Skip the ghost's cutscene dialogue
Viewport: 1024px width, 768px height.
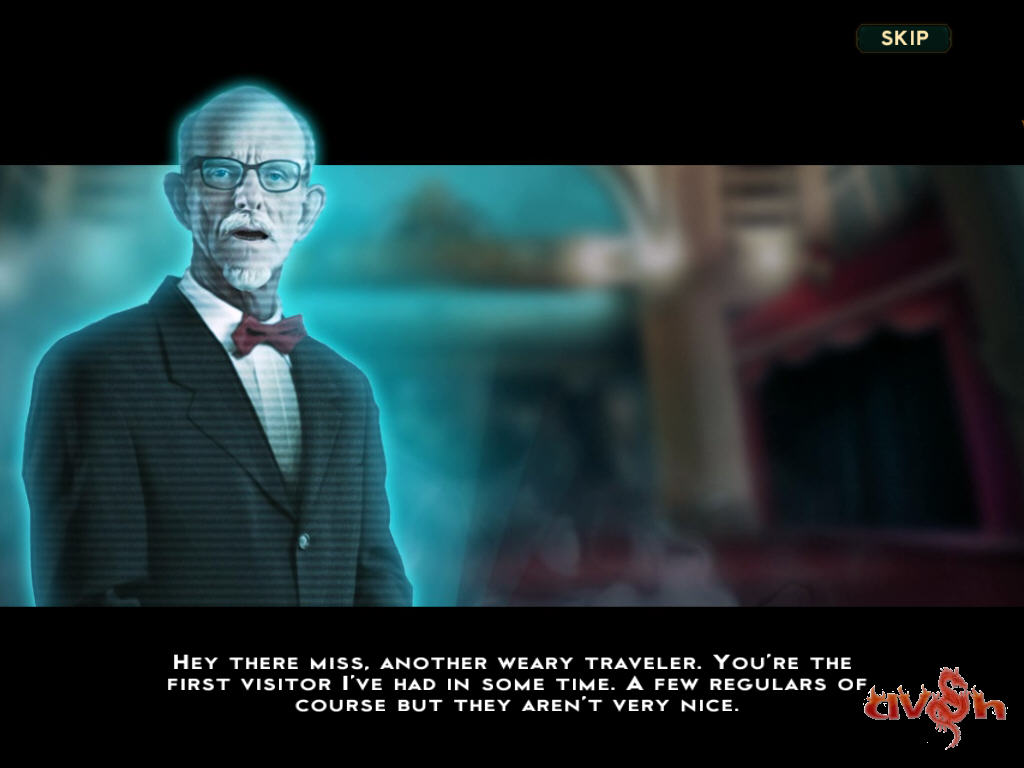(x=904, y=39)
